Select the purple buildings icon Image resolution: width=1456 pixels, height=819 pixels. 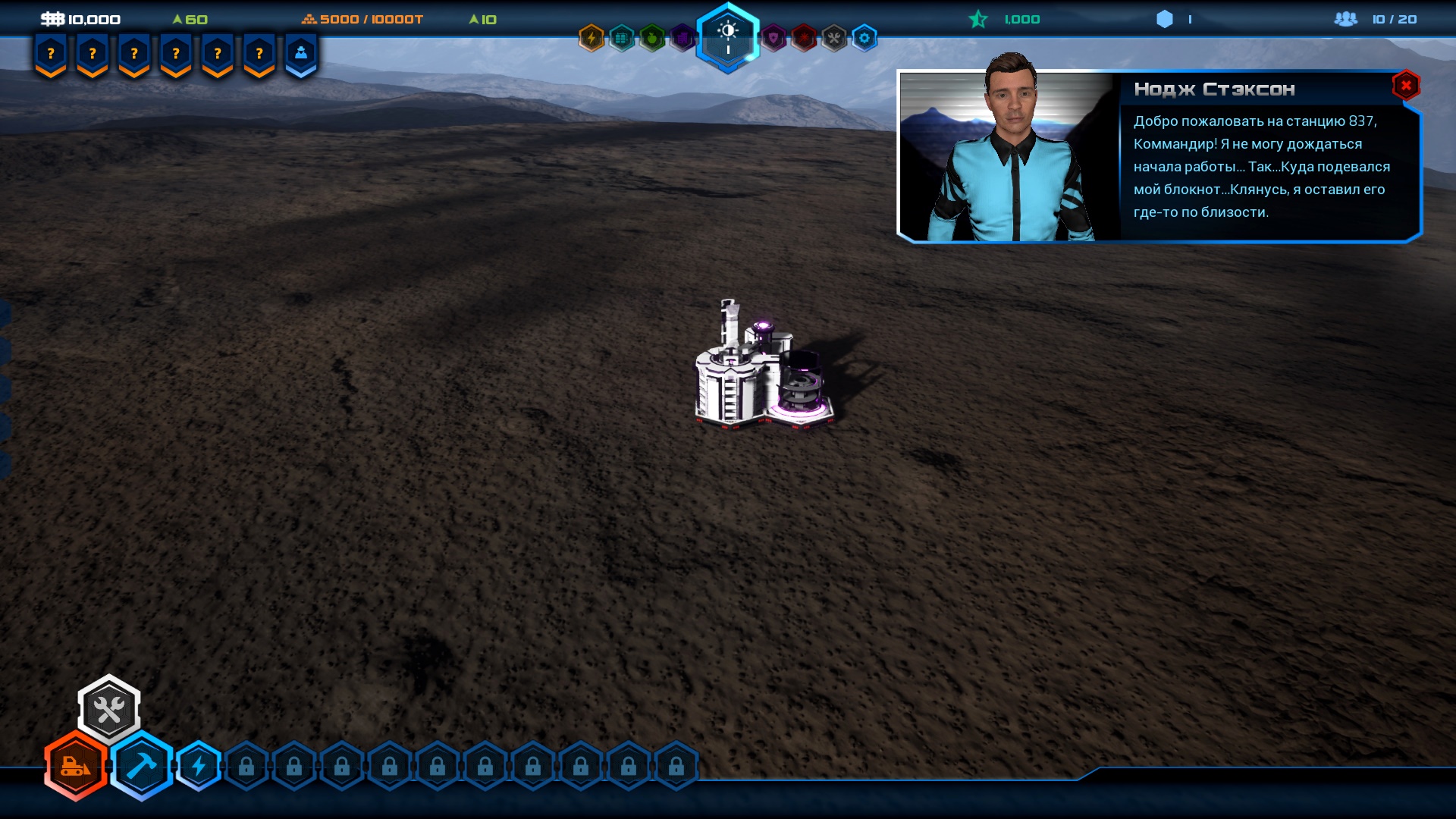pos(682,38)
